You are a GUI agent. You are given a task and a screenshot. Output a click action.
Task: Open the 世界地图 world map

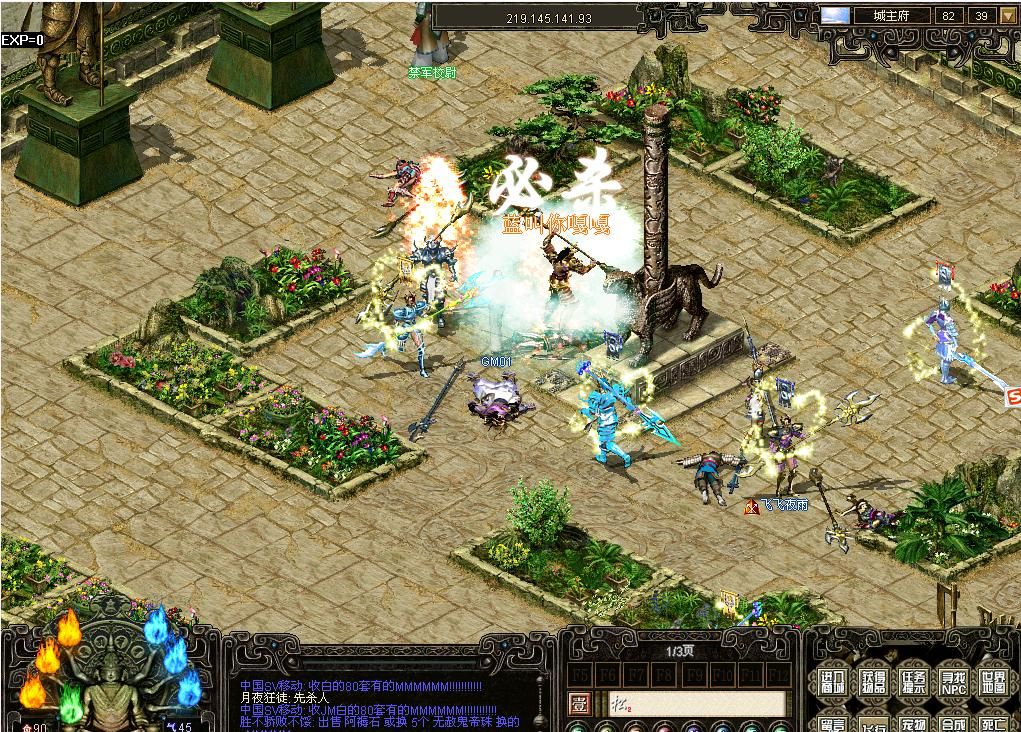click(x=990, y=683)
